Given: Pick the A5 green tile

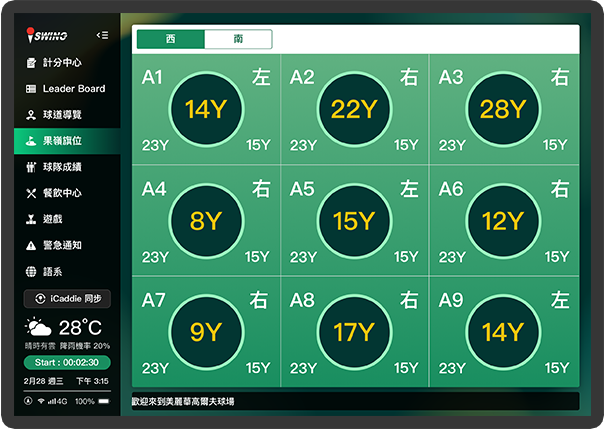Looking at the screenshot, I should (354, 220).
